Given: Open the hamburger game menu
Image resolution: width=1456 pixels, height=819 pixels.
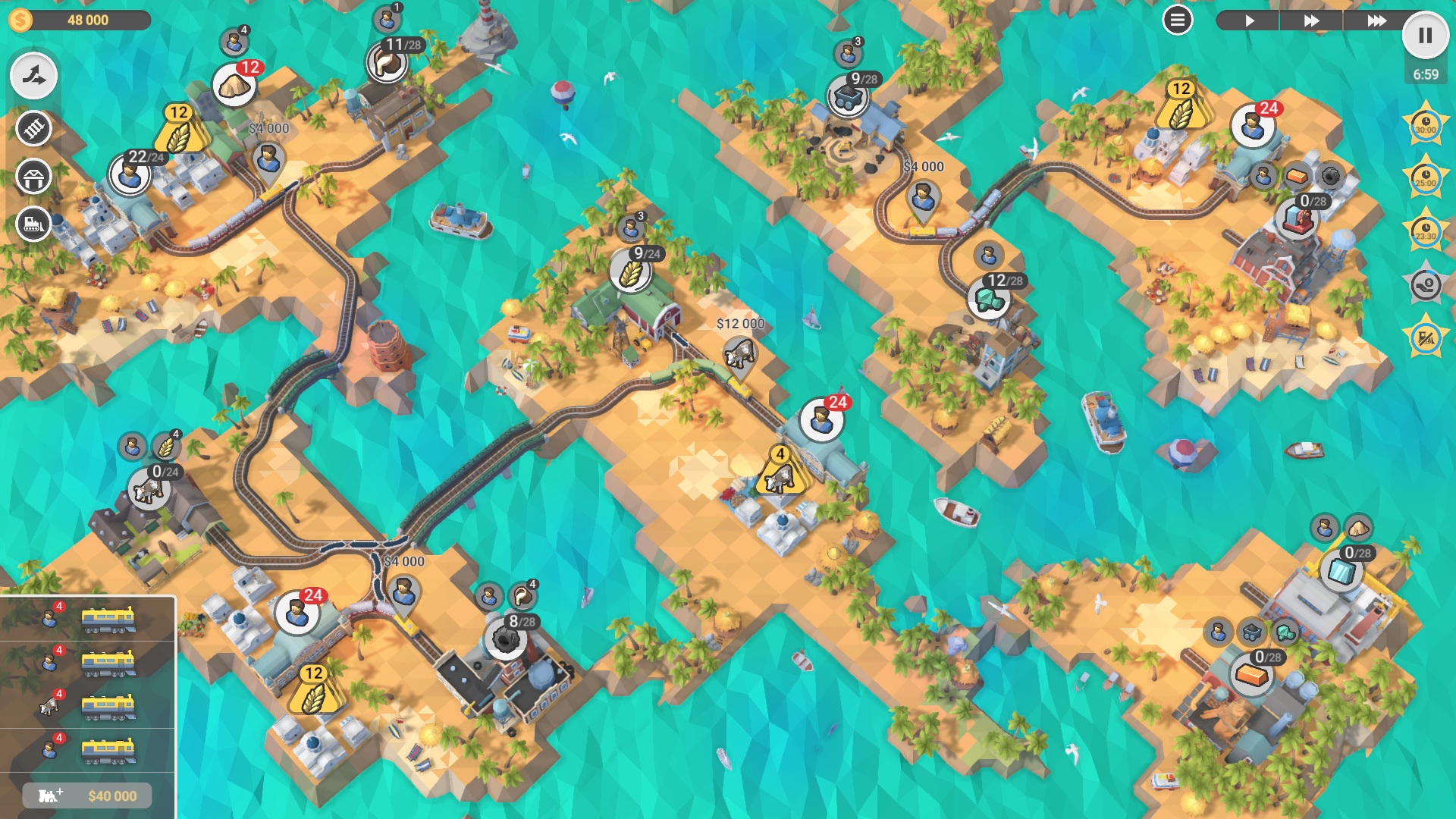Looking at the screenshot, I should tap(1177, 20).
